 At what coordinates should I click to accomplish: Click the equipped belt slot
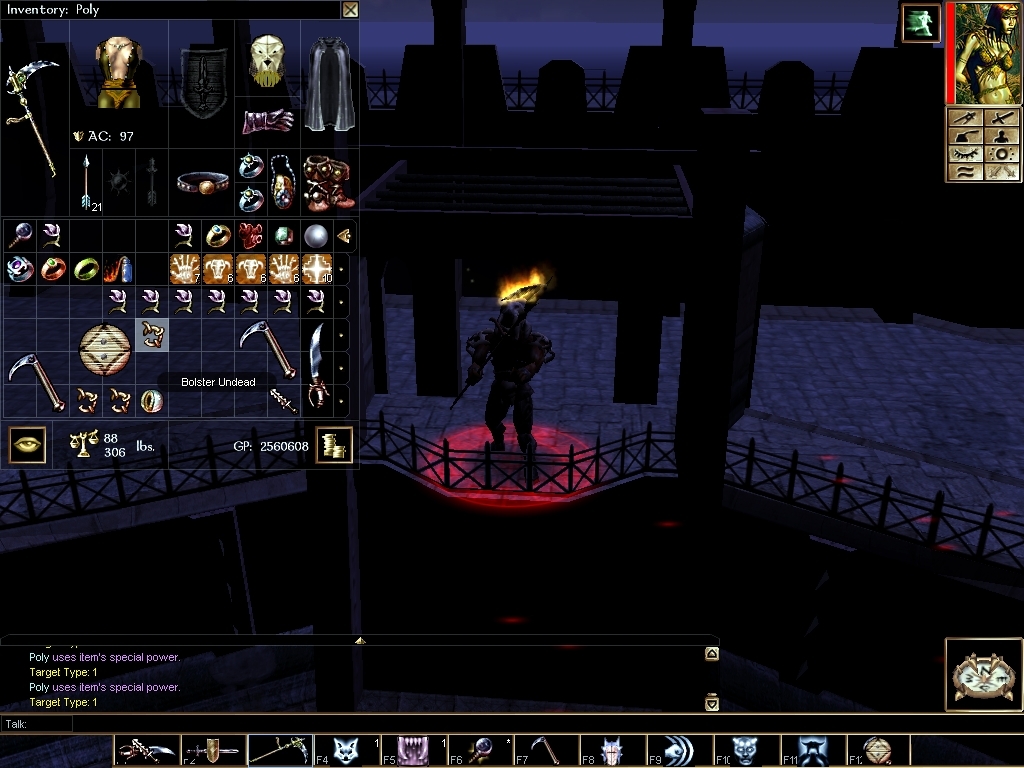click(x=202, y=182)
